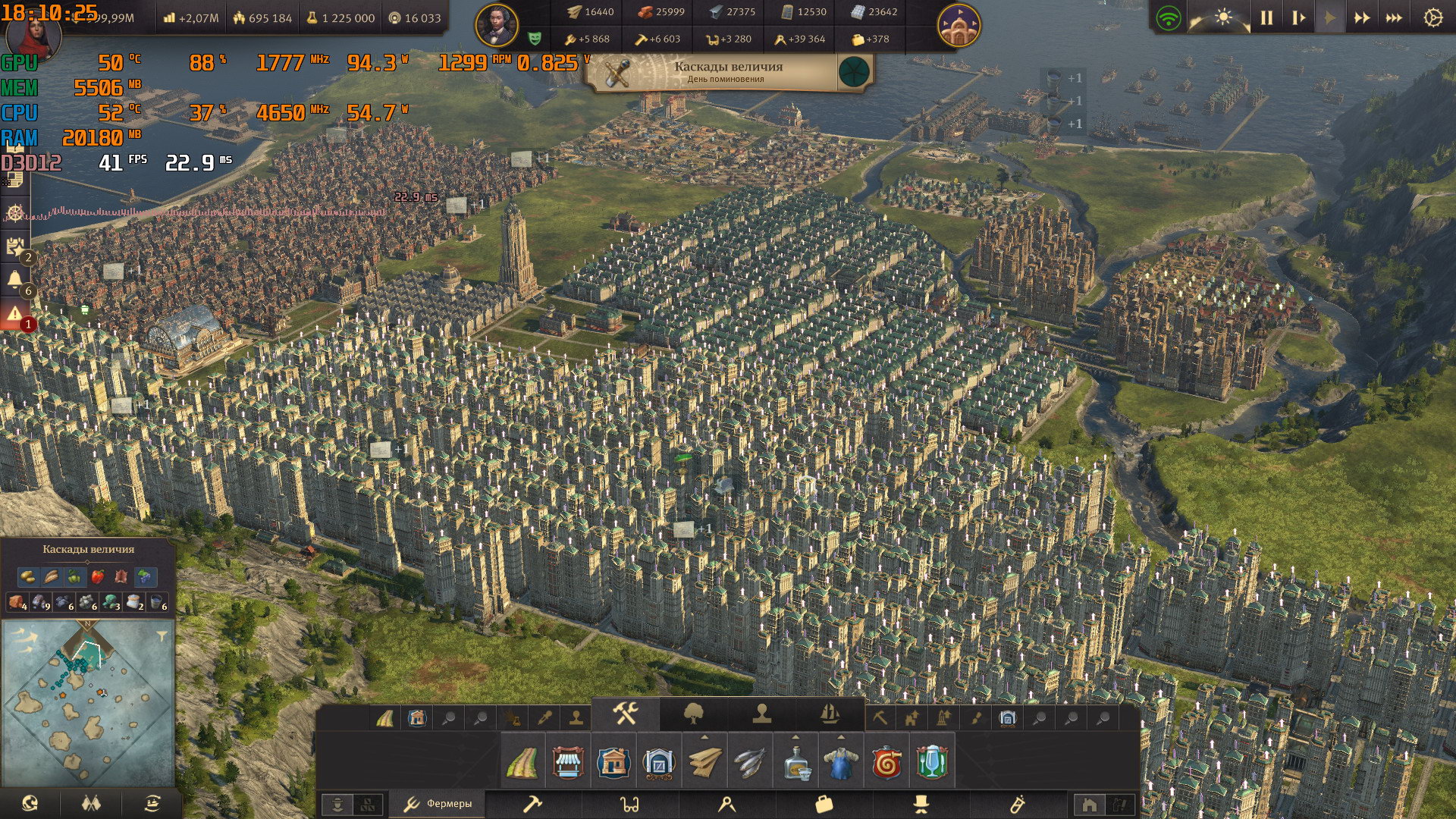Open the palace dome portrait icon
This screenshot has height=819, width=1456.
pos(959,25)
